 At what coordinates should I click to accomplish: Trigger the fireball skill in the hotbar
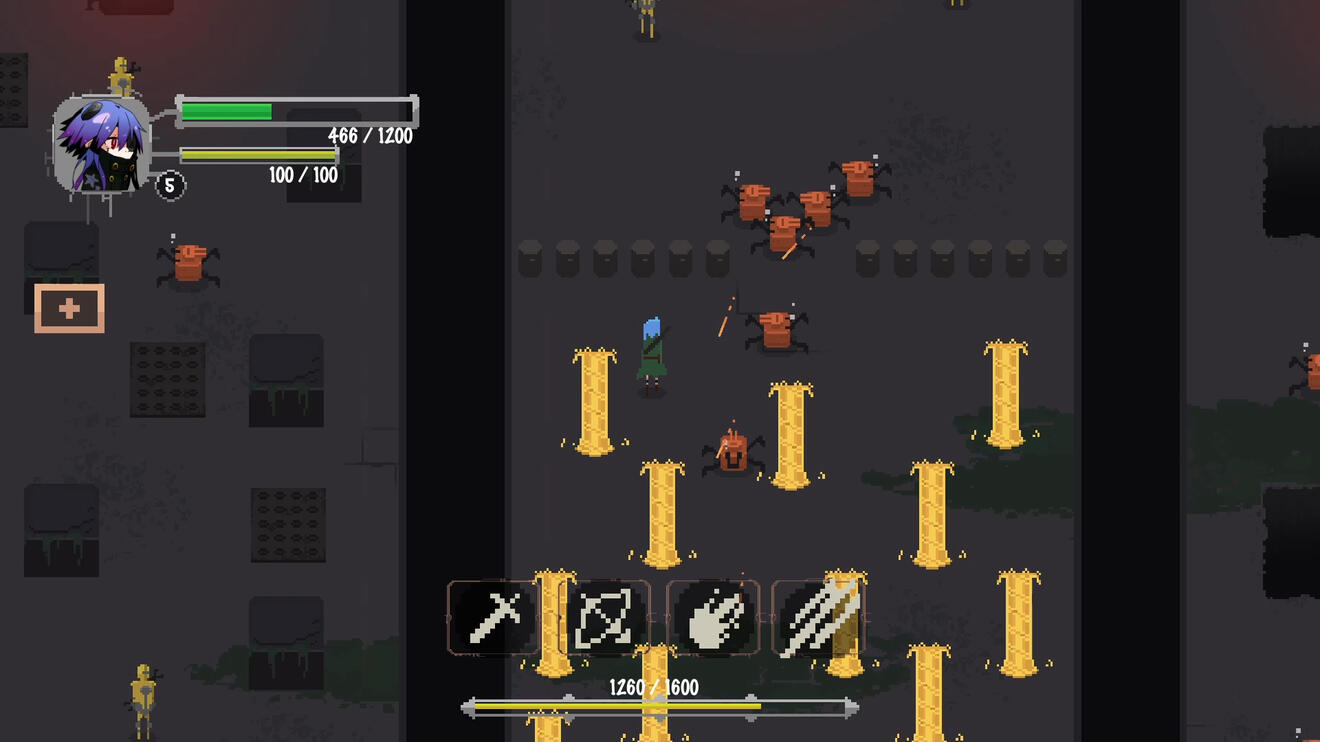pos(714,617)
